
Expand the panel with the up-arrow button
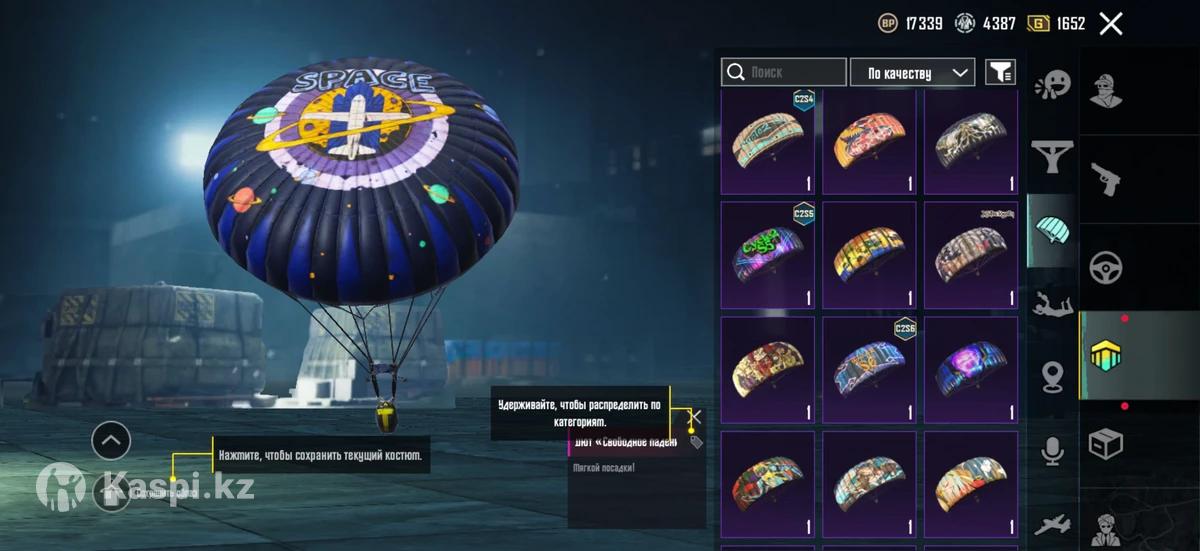point(111,439)
